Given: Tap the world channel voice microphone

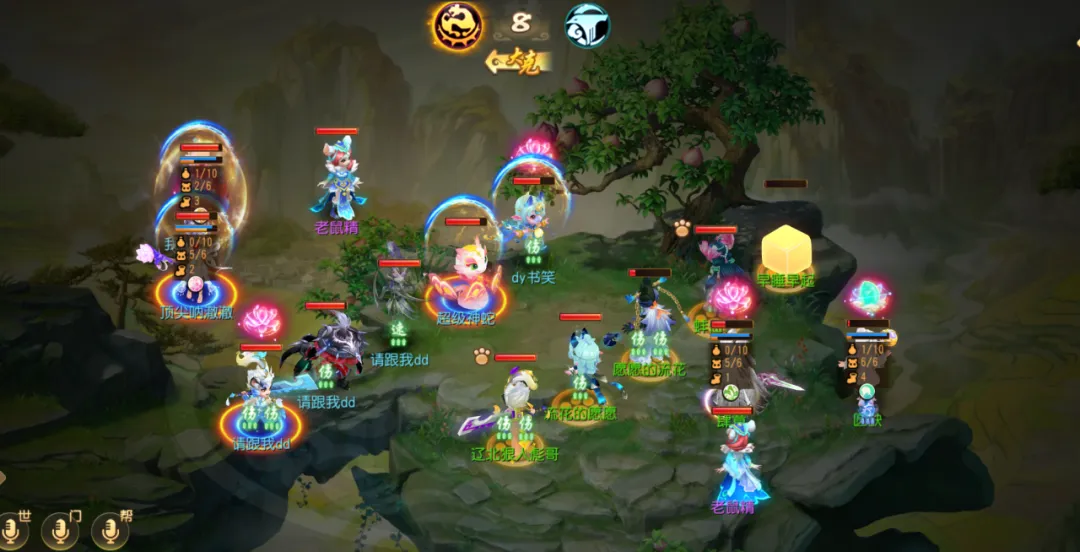Looking at the screenshot, I should pyautogui.click(x=14, y=531).
